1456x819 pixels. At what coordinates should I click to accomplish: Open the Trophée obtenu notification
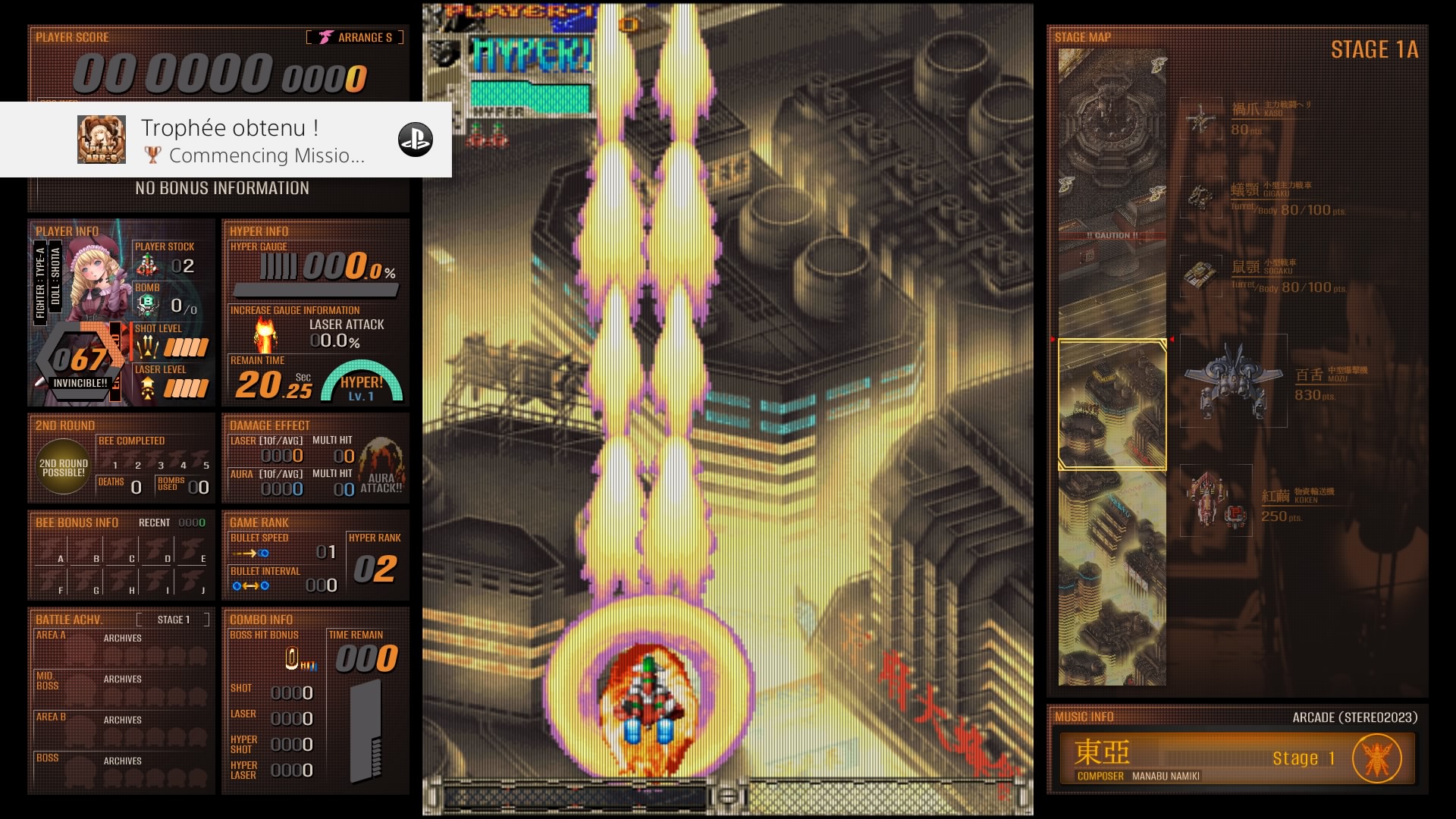[x=226, y=140]
